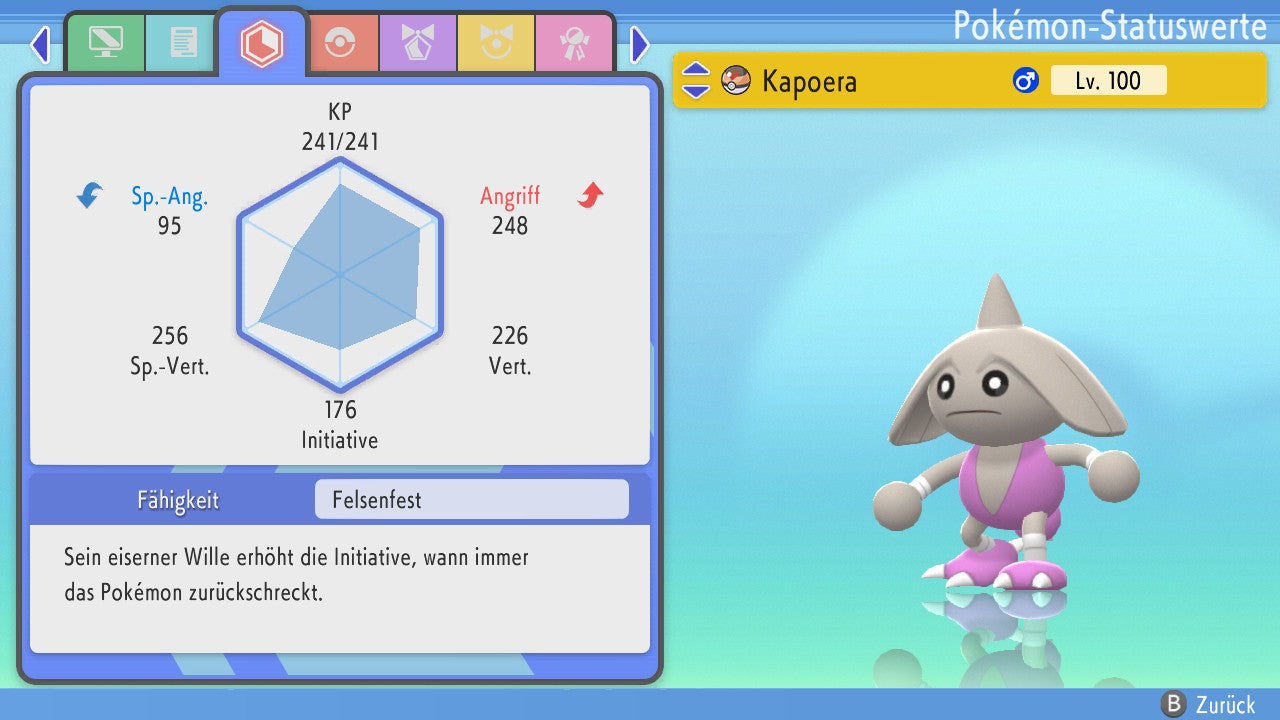Click the left arrow beside the tabs
This screenshot has width=1280, height=720.
[40, 44]
